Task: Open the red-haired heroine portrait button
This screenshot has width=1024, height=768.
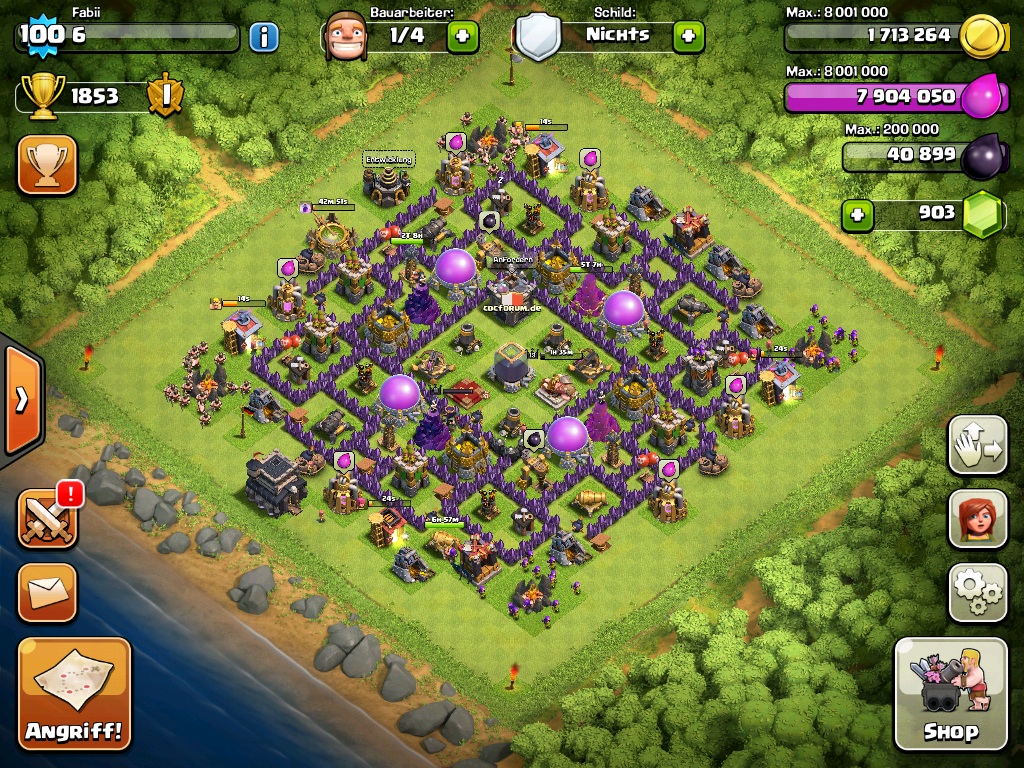Action: click(x=977, y=518)
